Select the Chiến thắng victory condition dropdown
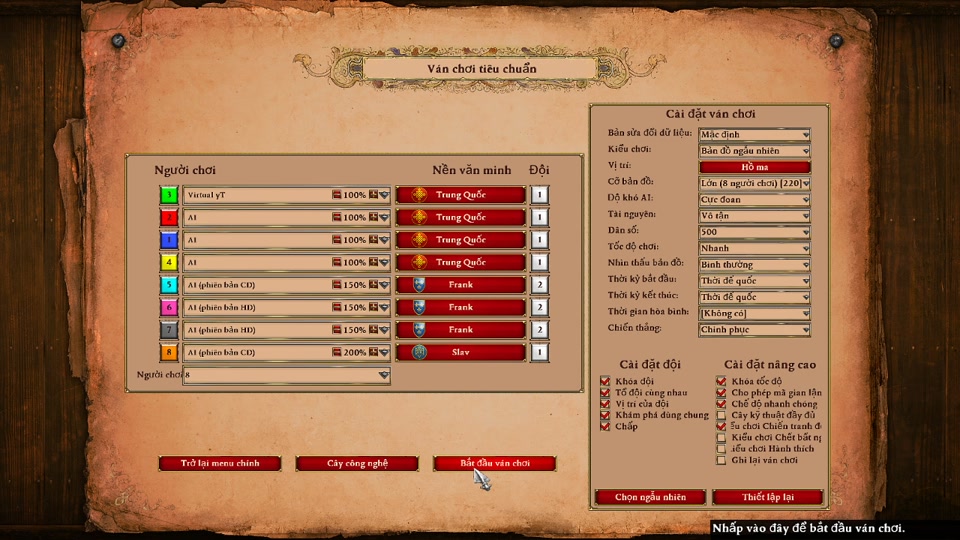Screen dimensions: 960x540 754,329
